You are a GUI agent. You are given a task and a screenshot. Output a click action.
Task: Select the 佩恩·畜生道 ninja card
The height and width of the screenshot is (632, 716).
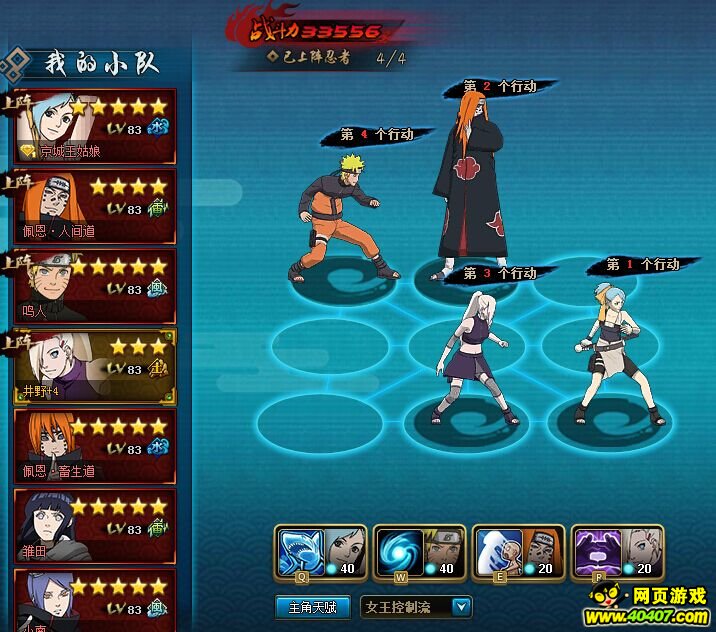(x=95, y=447)
